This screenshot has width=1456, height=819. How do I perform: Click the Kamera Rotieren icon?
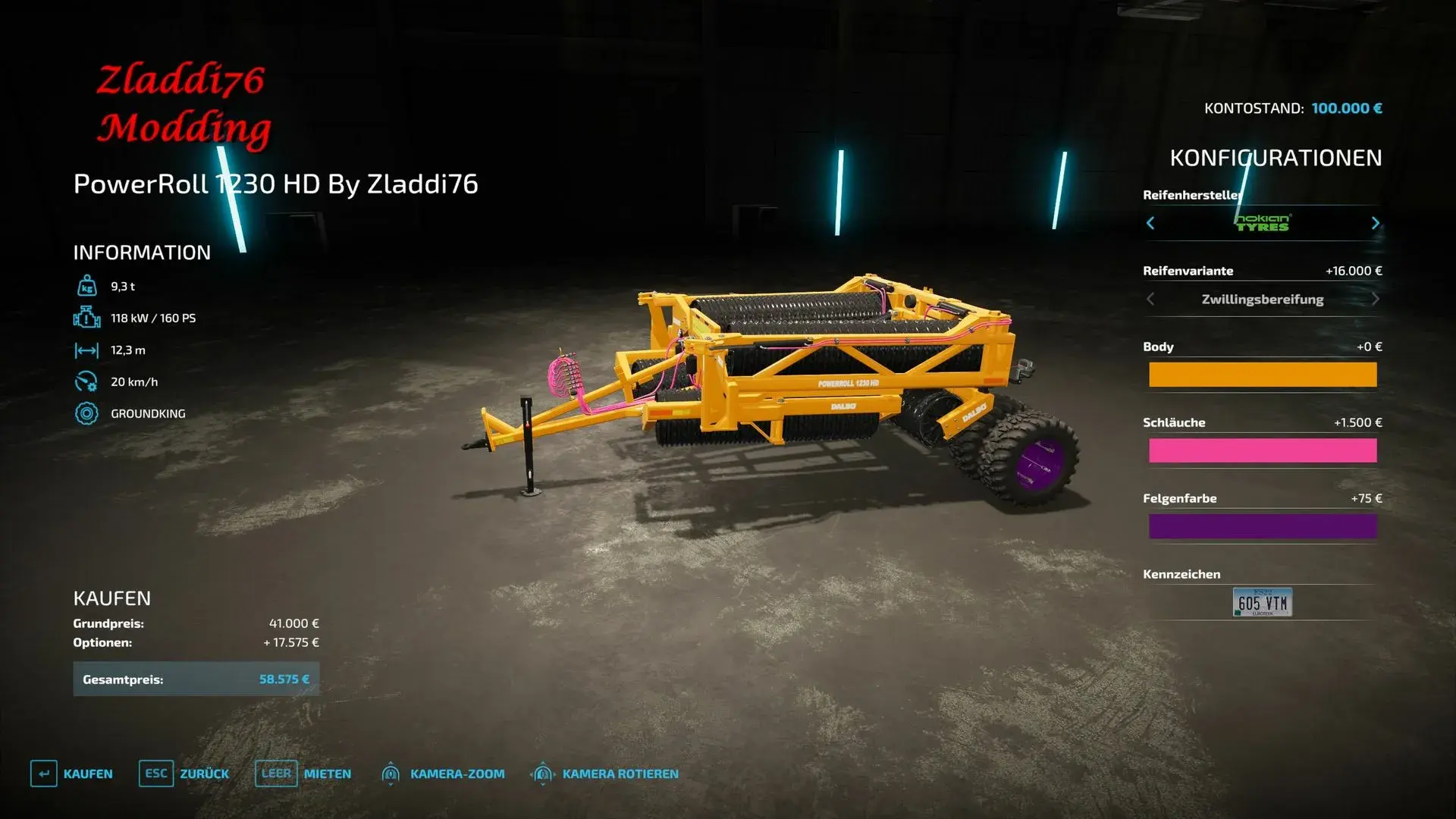[x=543, y=773]
